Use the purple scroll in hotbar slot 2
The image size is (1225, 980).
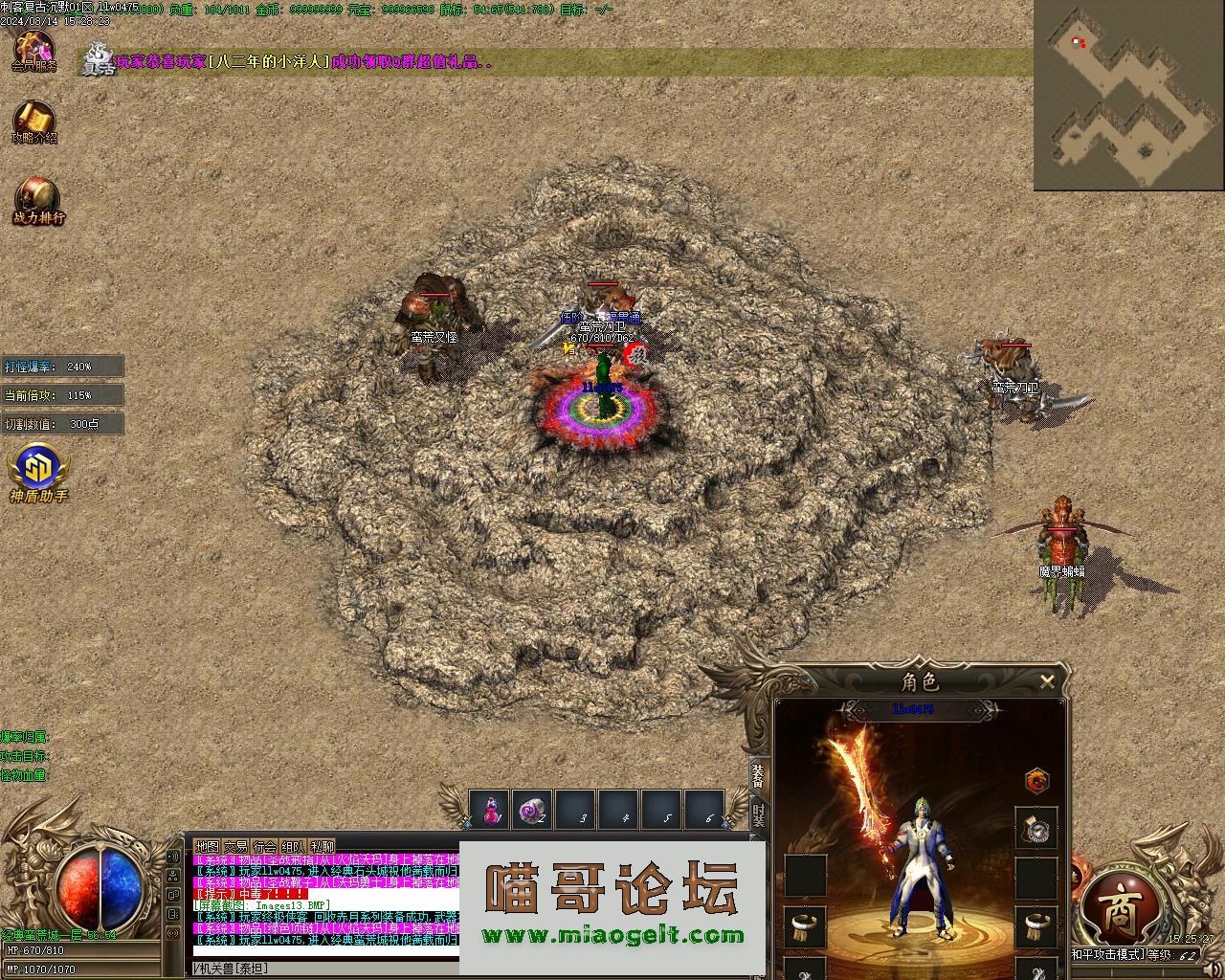[532, 810]
